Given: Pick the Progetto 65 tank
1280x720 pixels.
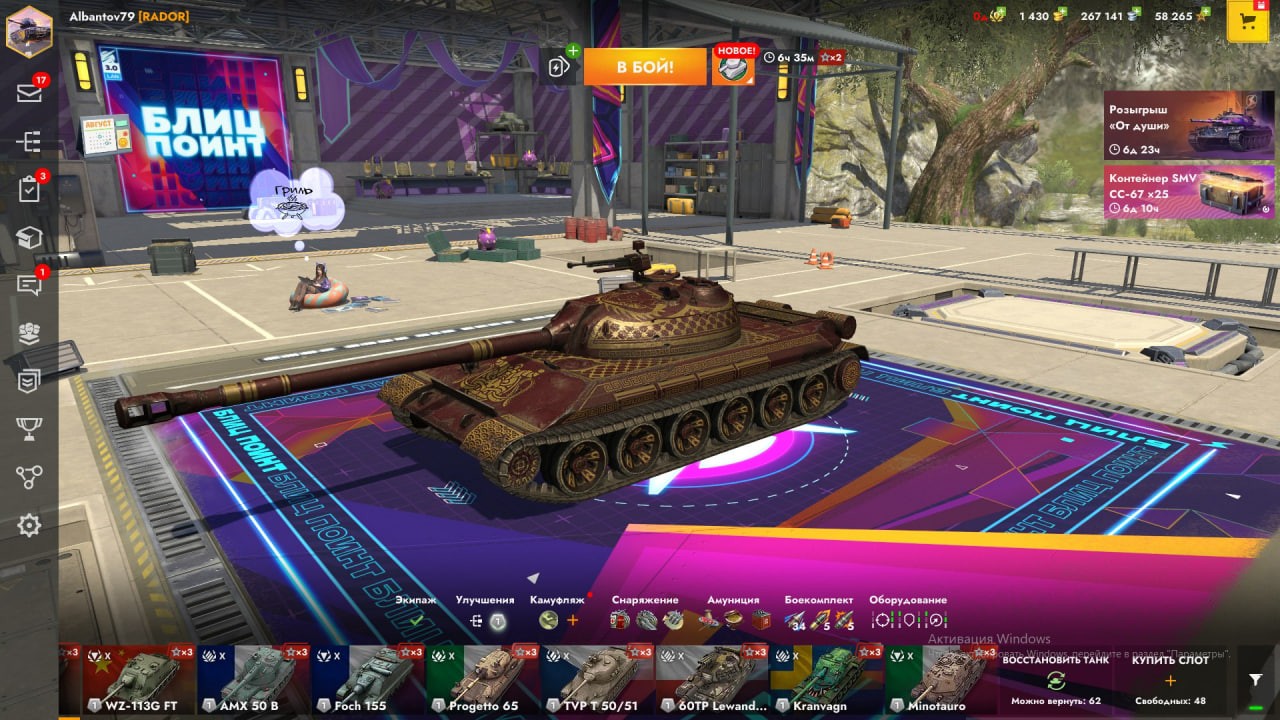Looking at the screenshot, I should [x=483, y=678].
